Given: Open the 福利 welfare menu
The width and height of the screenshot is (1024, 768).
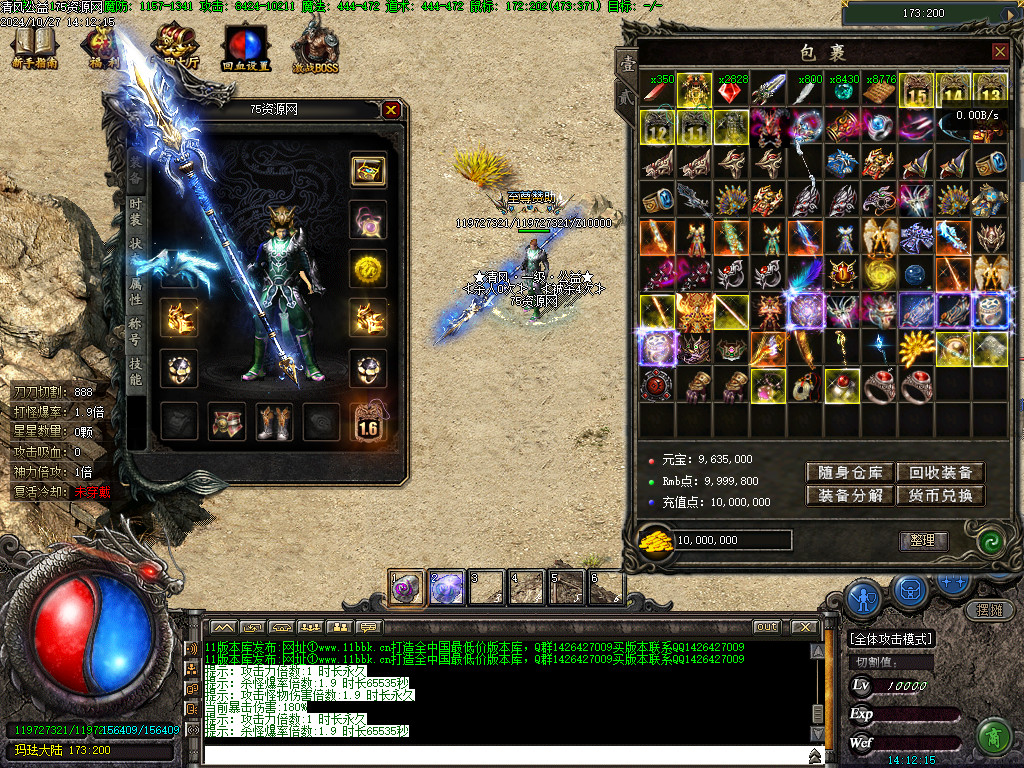Looking at the screenshot, I should click(x=101, y=49).
